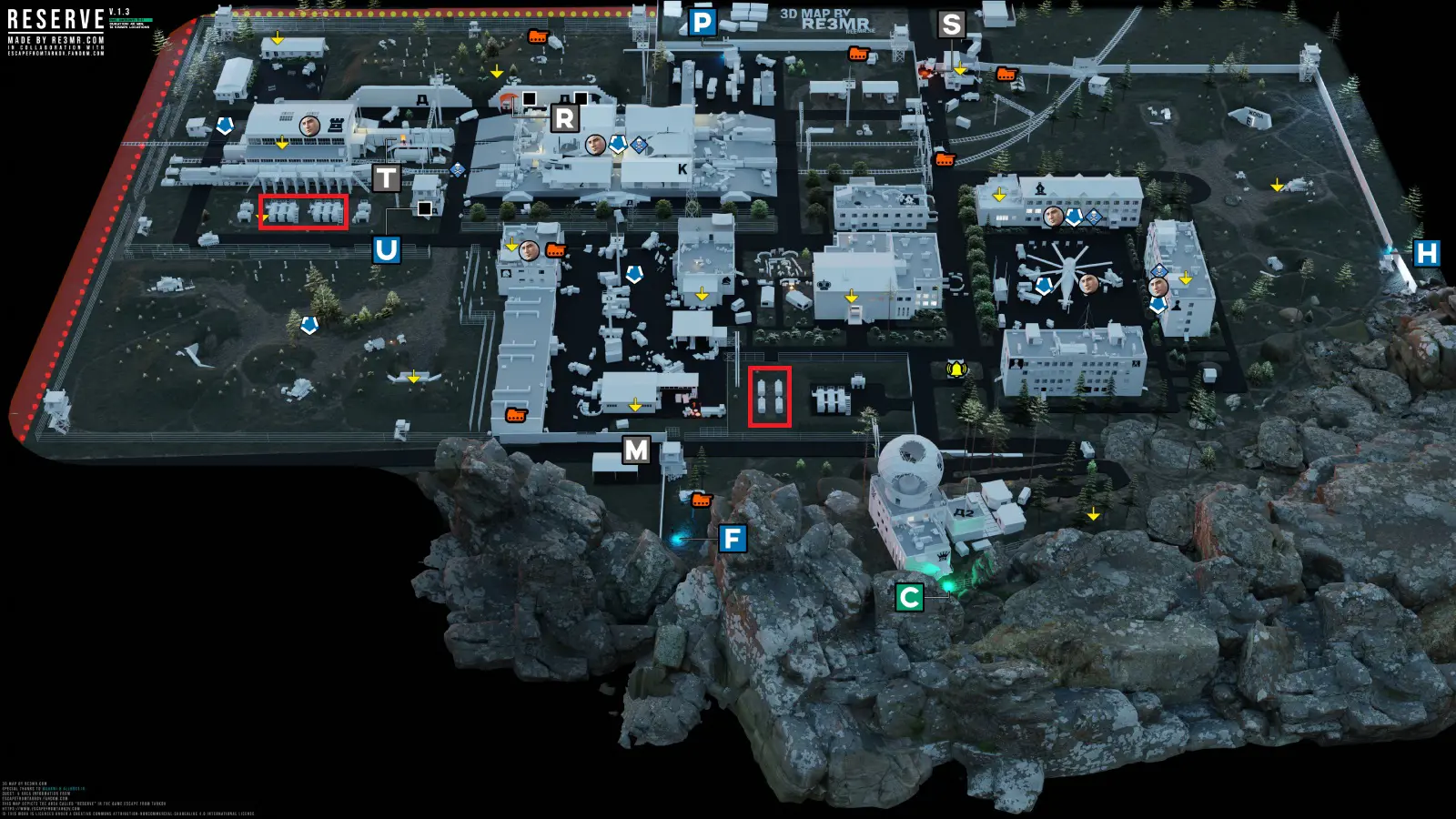Image resolution: width=1456 pixels, height=819 pixels.
Task: Click the blue U marker
Action: coord(386,249)
